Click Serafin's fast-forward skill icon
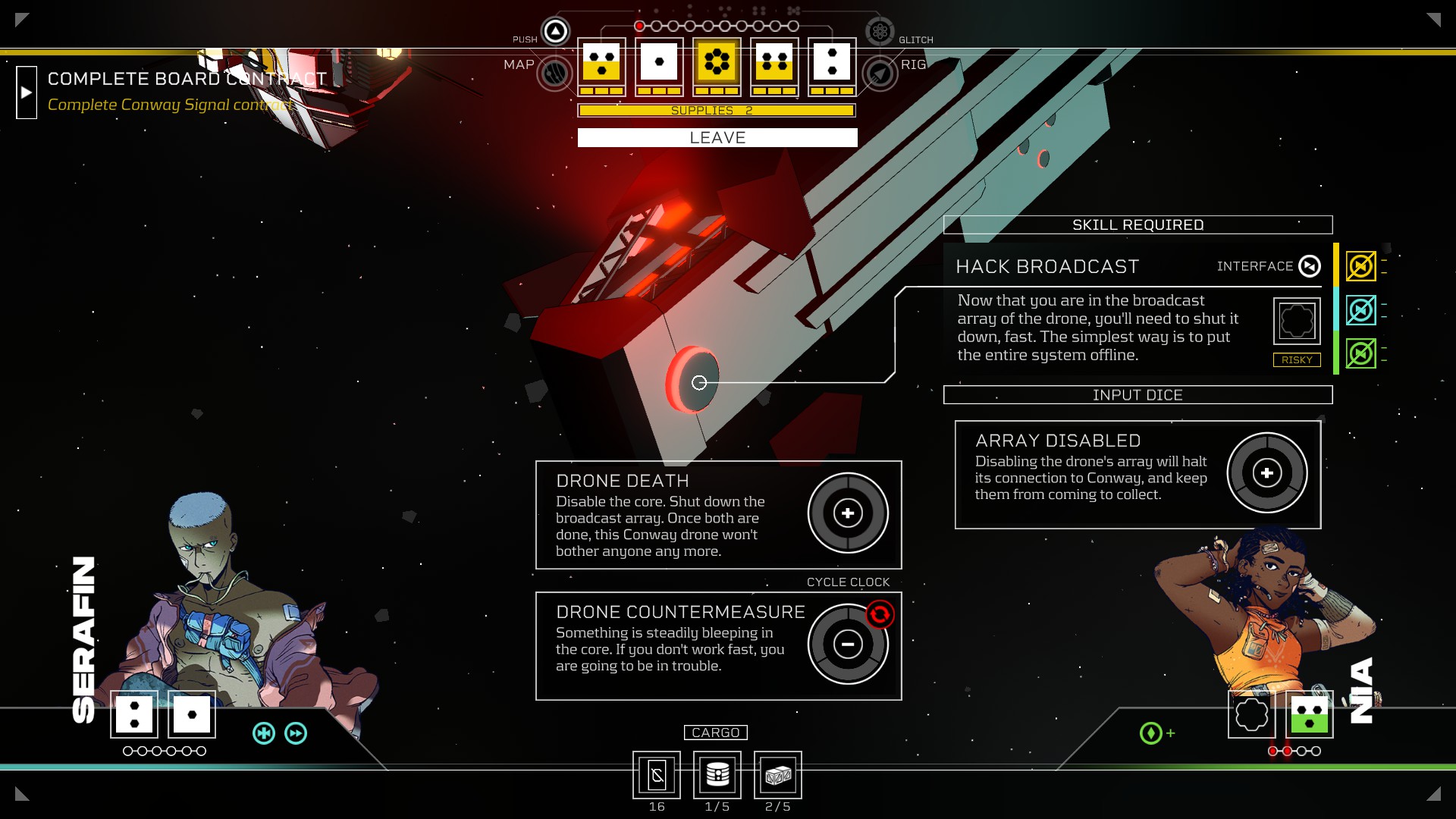The image size is (1456, 819). coord(296,733)
